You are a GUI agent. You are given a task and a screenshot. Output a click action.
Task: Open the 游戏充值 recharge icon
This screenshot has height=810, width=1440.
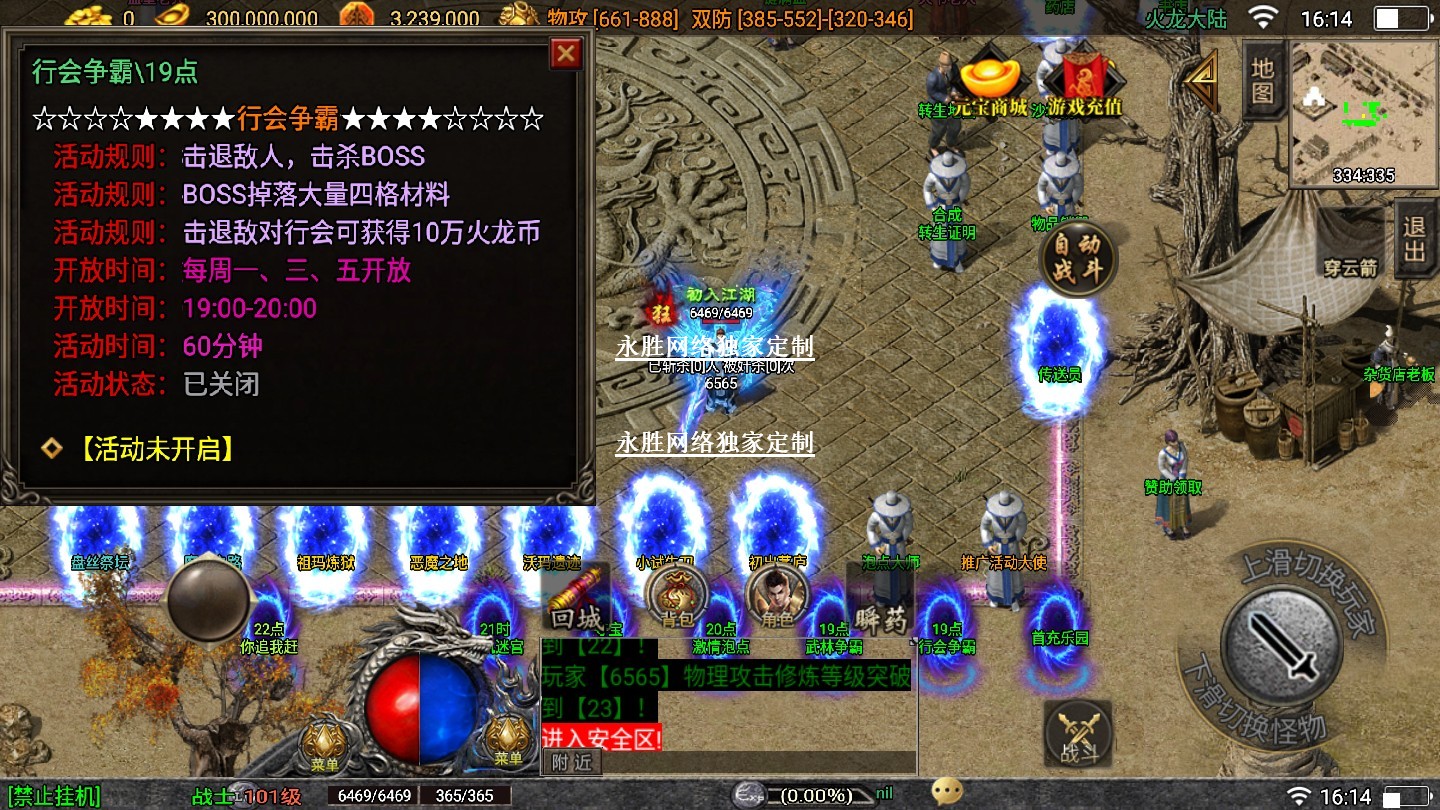click(x=1090, y=85)
